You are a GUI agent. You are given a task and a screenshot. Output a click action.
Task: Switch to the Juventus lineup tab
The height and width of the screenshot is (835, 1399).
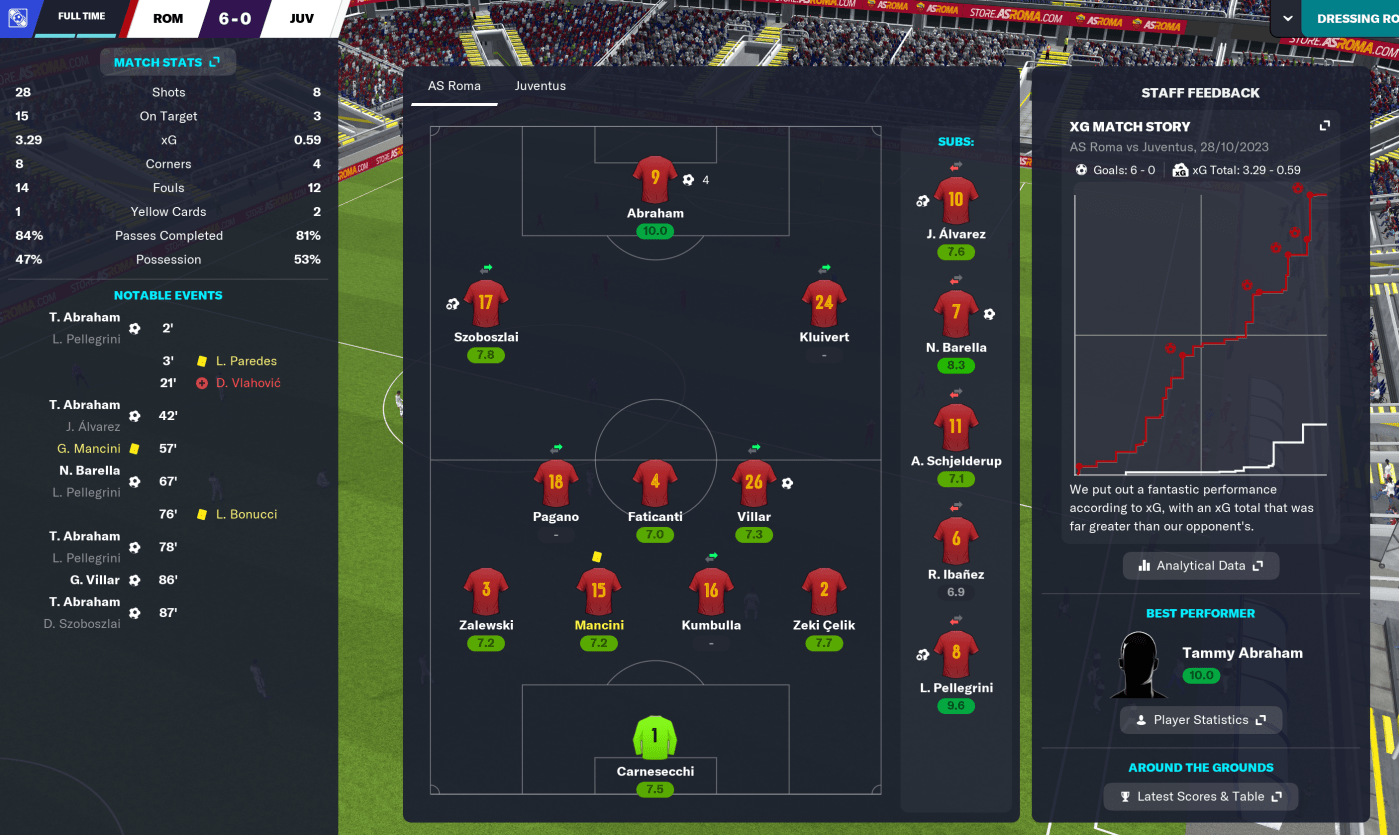coord(540,86)
